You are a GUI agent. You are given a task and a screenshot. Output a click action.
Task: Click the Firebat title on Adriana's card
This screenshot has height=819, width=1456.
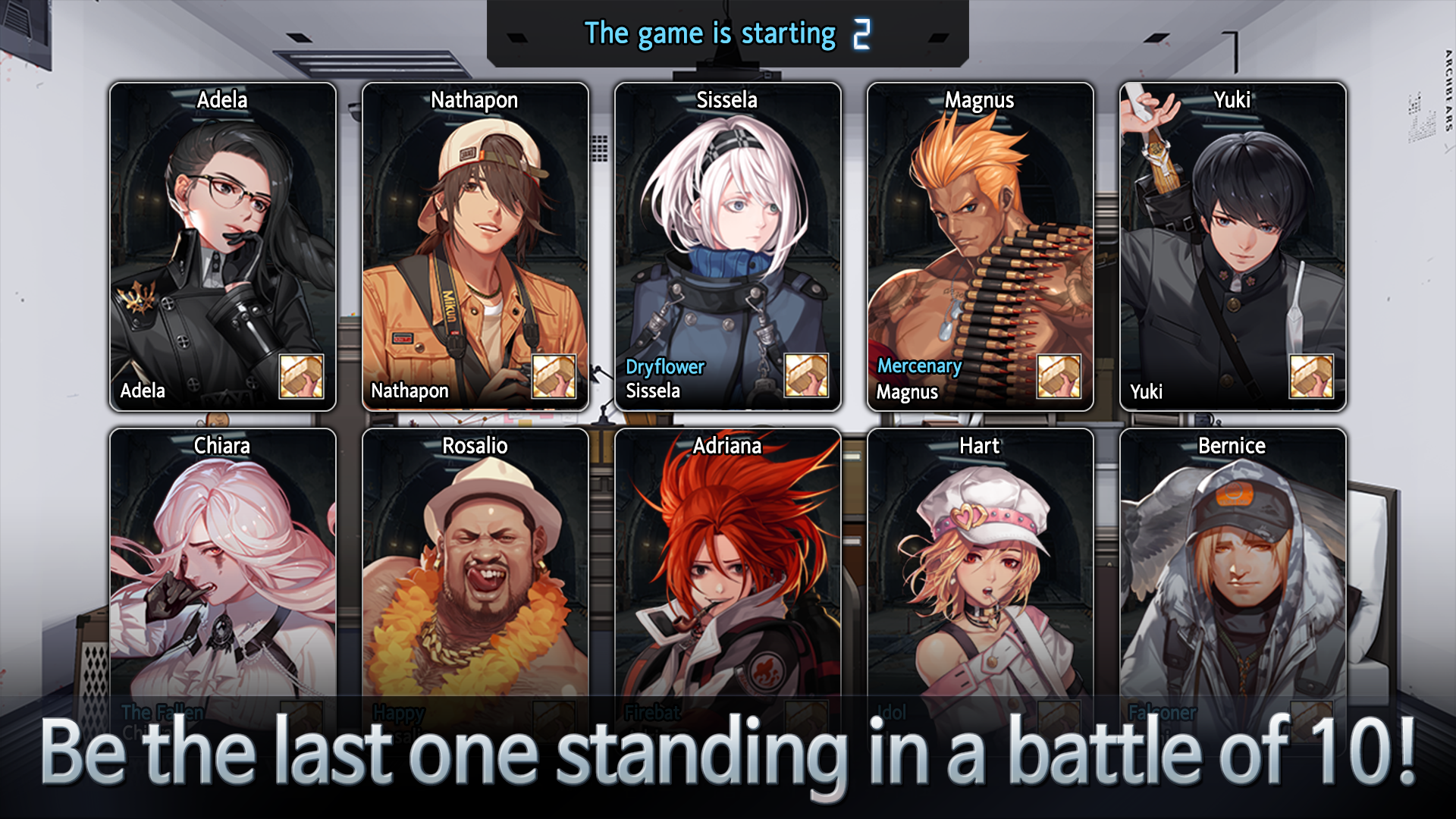[651, 713]
